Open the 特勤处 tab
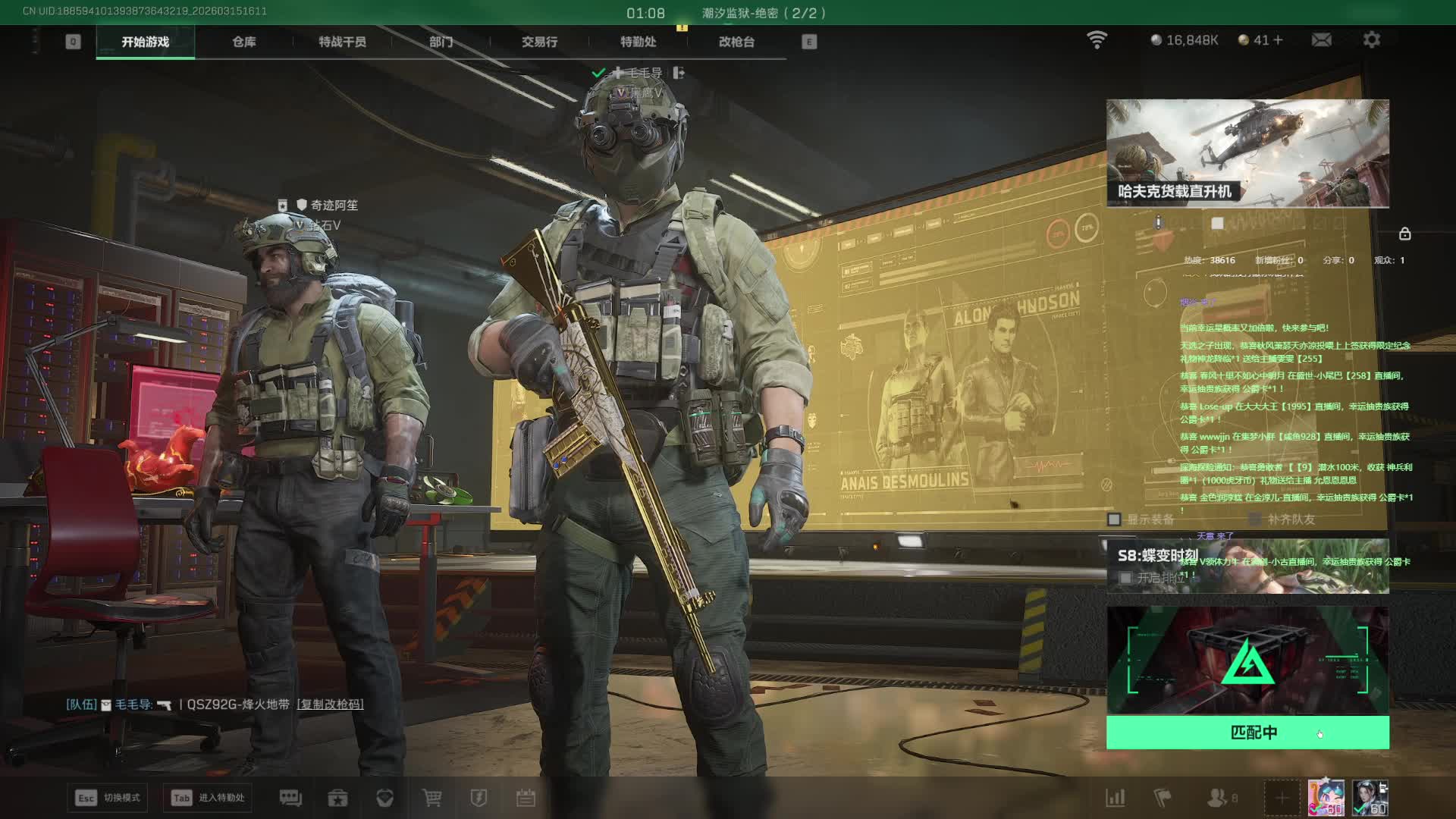 click(x=638, y=42)
